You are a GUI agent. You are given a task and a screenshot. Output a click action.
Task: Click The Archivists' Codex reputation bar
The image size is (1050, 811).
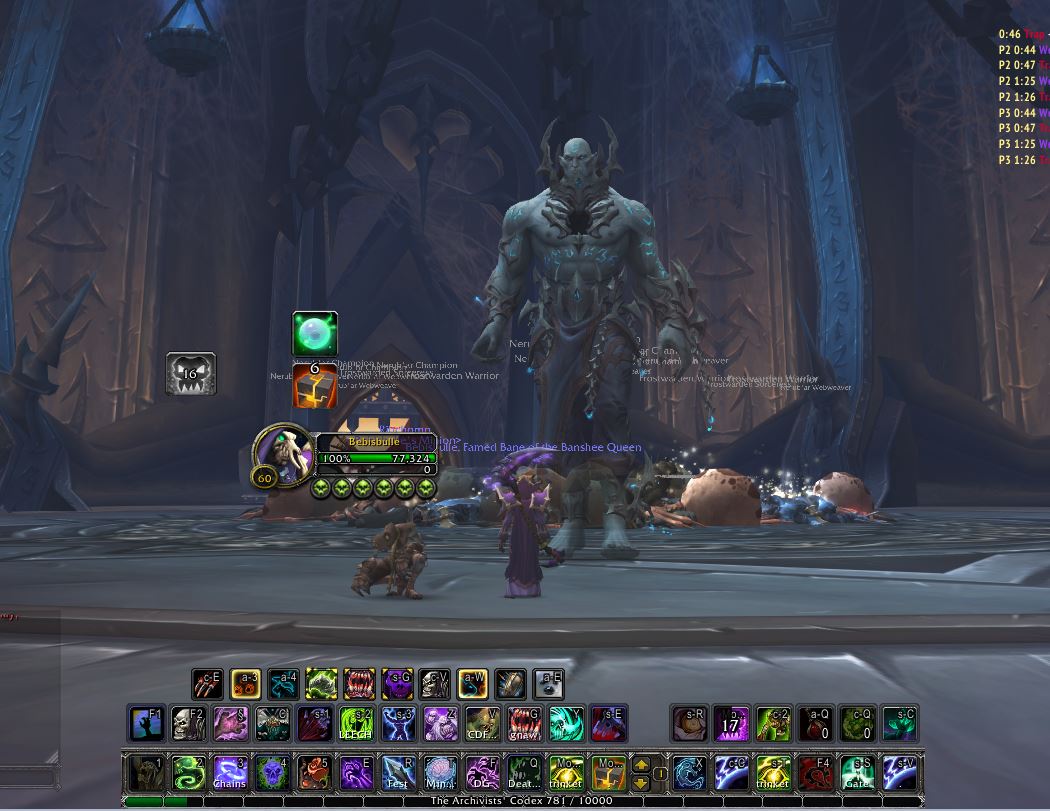point(520,801)
